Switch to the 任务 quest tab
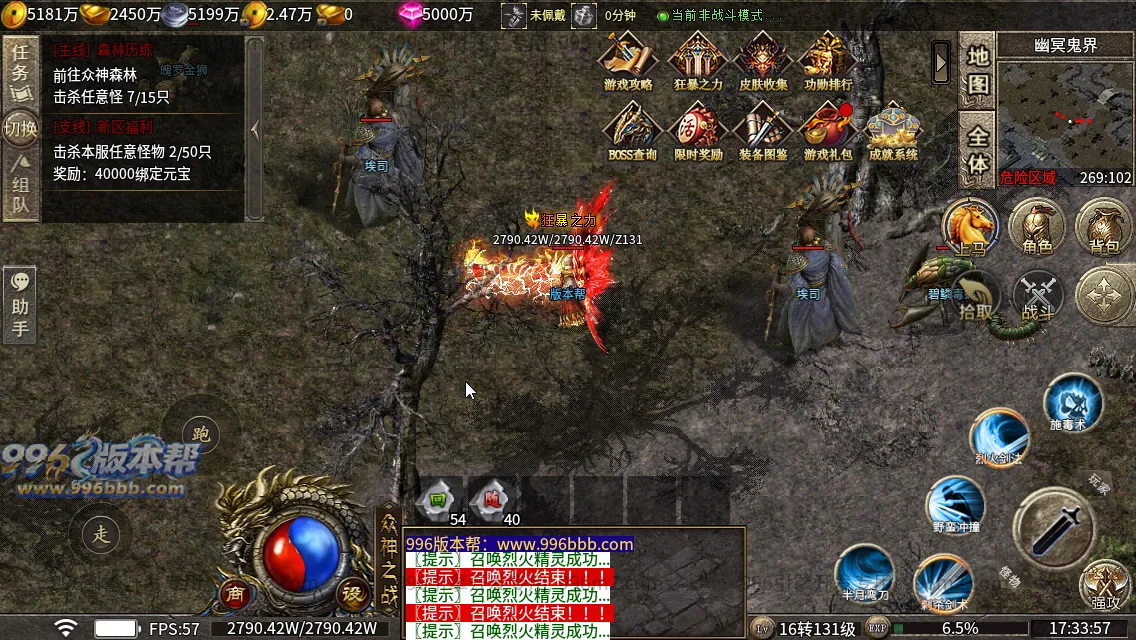This screenshot has height=640, width=1136. tap(19, 72)
